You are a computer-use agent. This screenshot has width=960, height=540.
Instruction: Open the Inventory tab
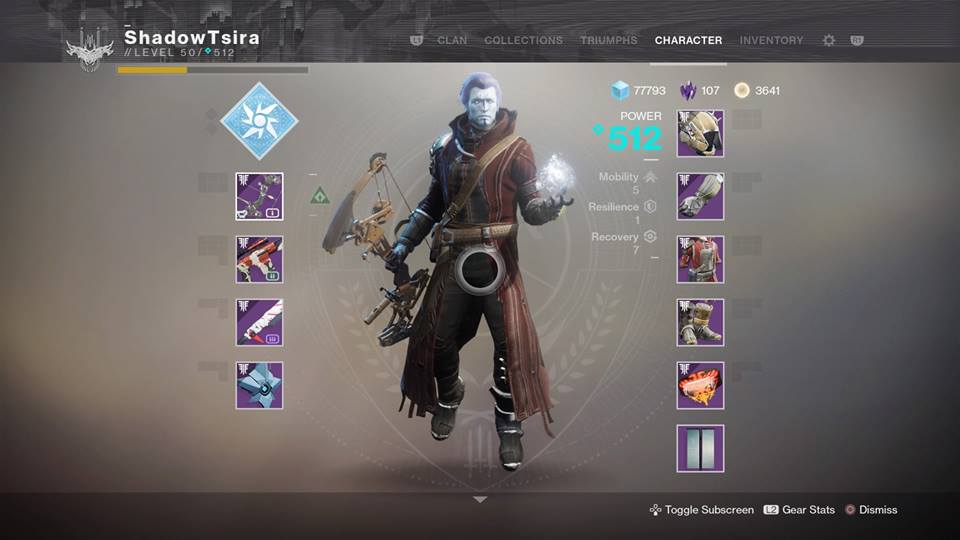(771, 41)
